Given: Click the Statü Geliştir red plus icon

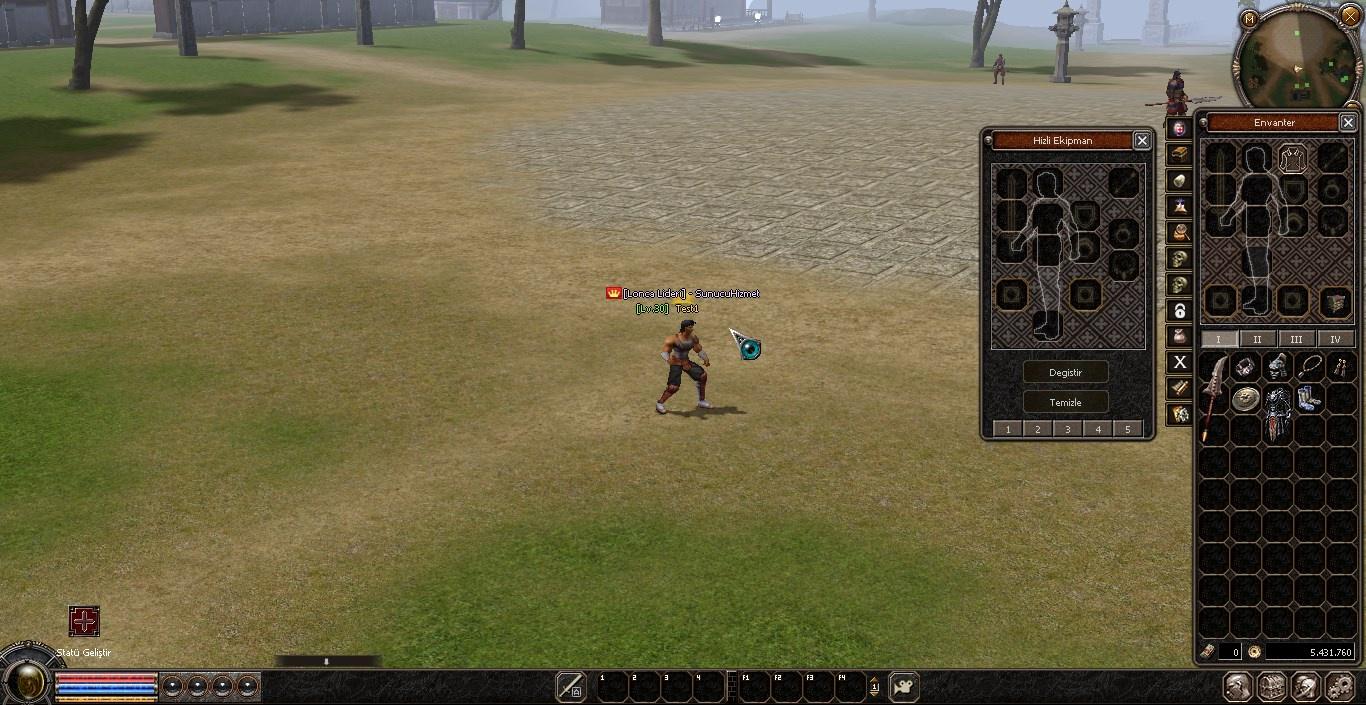Looking at the screenshot, I should tap(84, 621).
